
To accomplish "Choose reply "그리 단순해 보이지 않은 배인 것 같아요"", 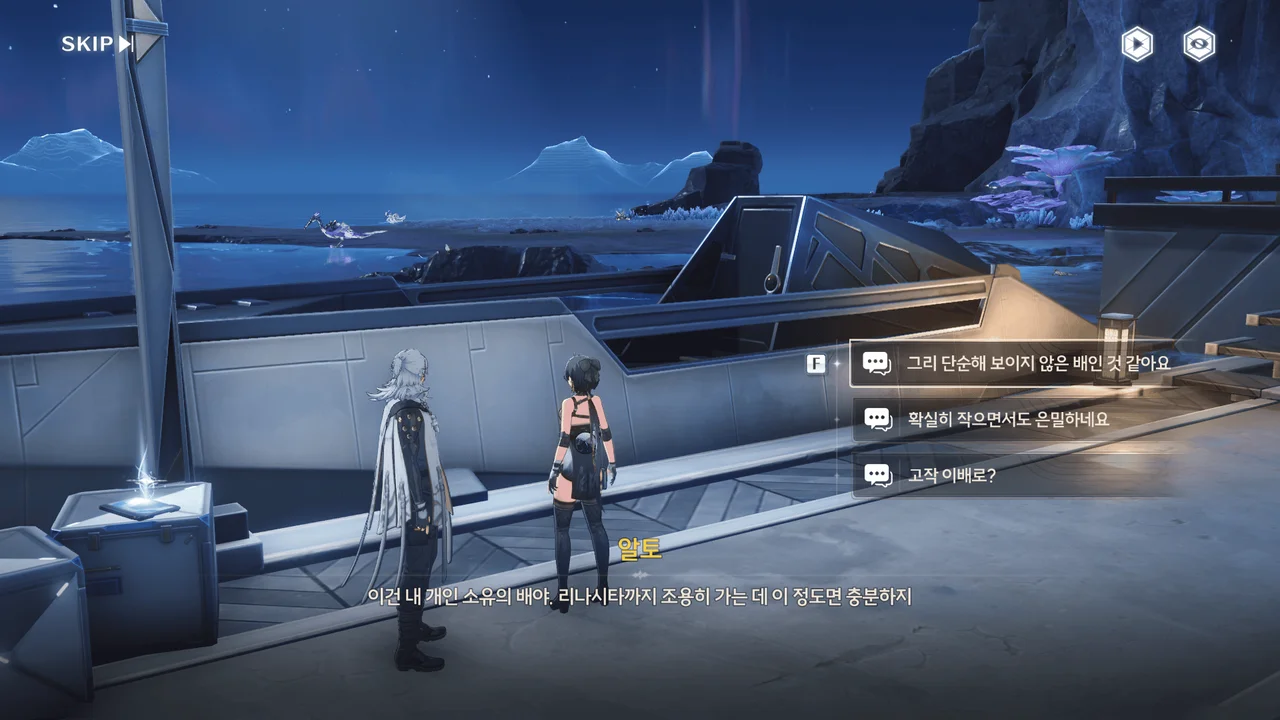I will [x=1036, y=363].
